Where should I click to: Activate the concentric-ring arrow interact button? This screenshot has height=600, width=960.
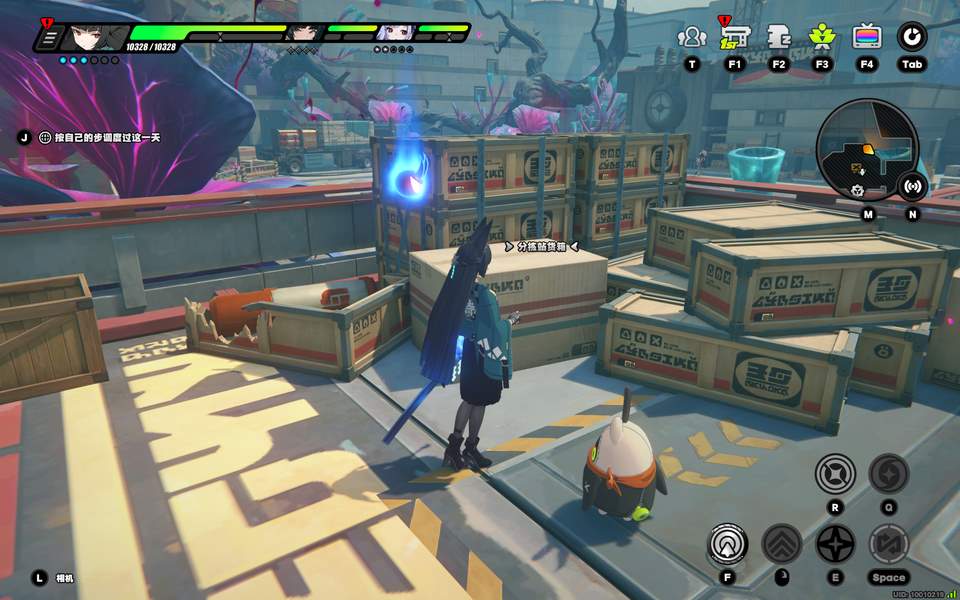click(x=727, y=544)
